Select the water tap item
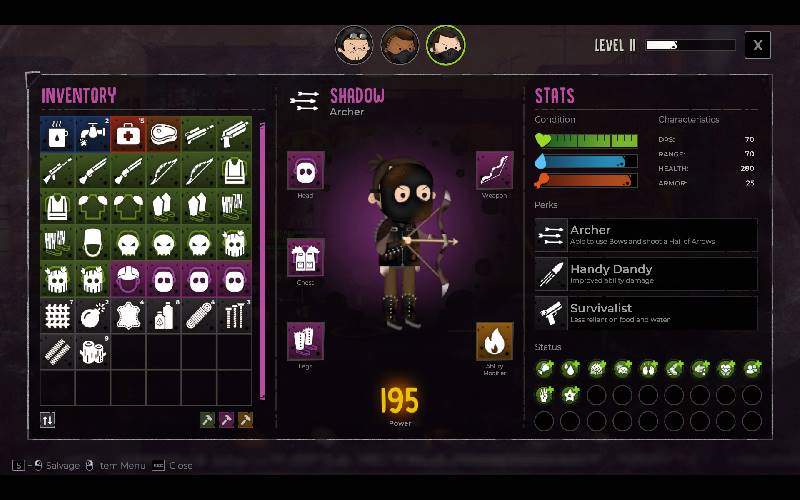This screenshot has height=500, width=800. pyautogui.click(x=93, y=134)
